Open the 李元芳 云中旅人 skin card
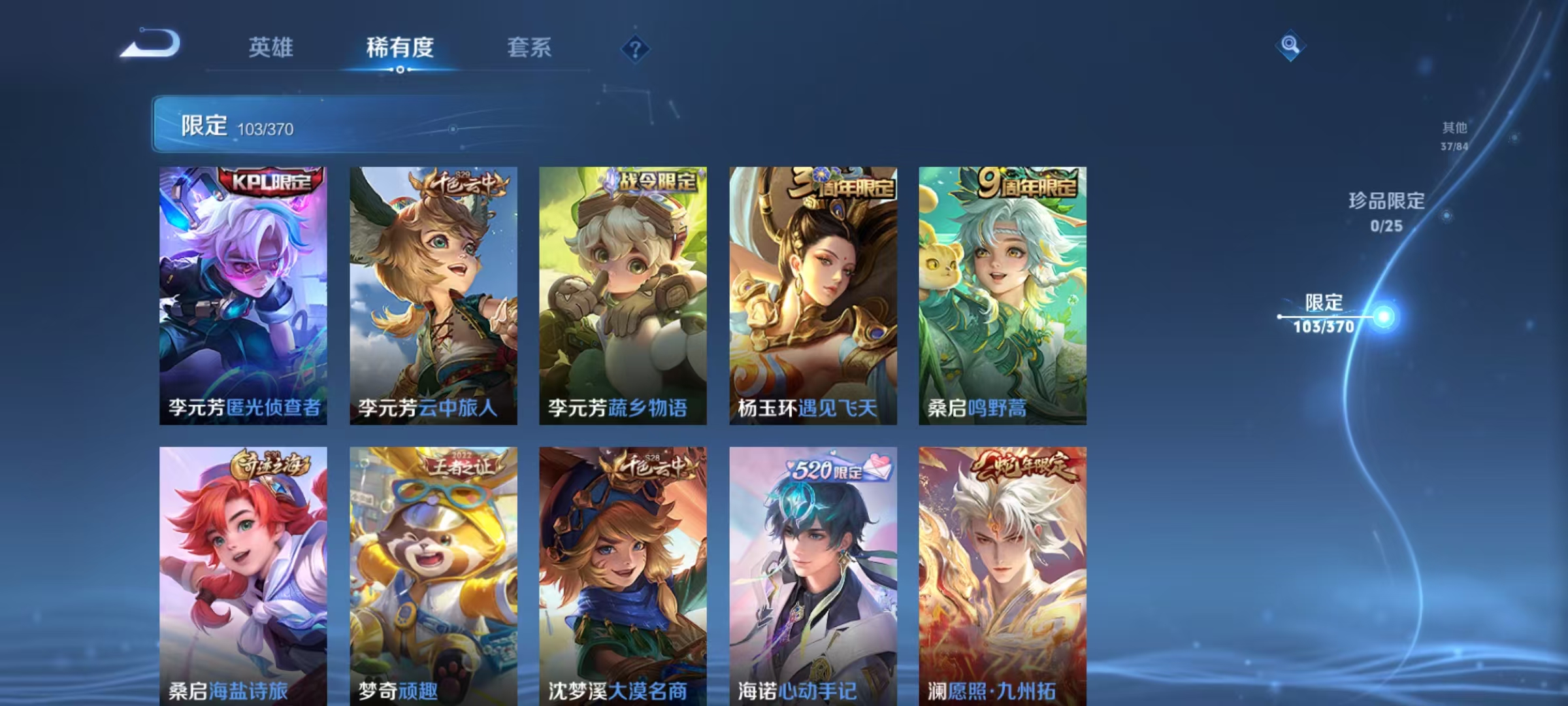The image size is (1568, 706). pos(433,294)
